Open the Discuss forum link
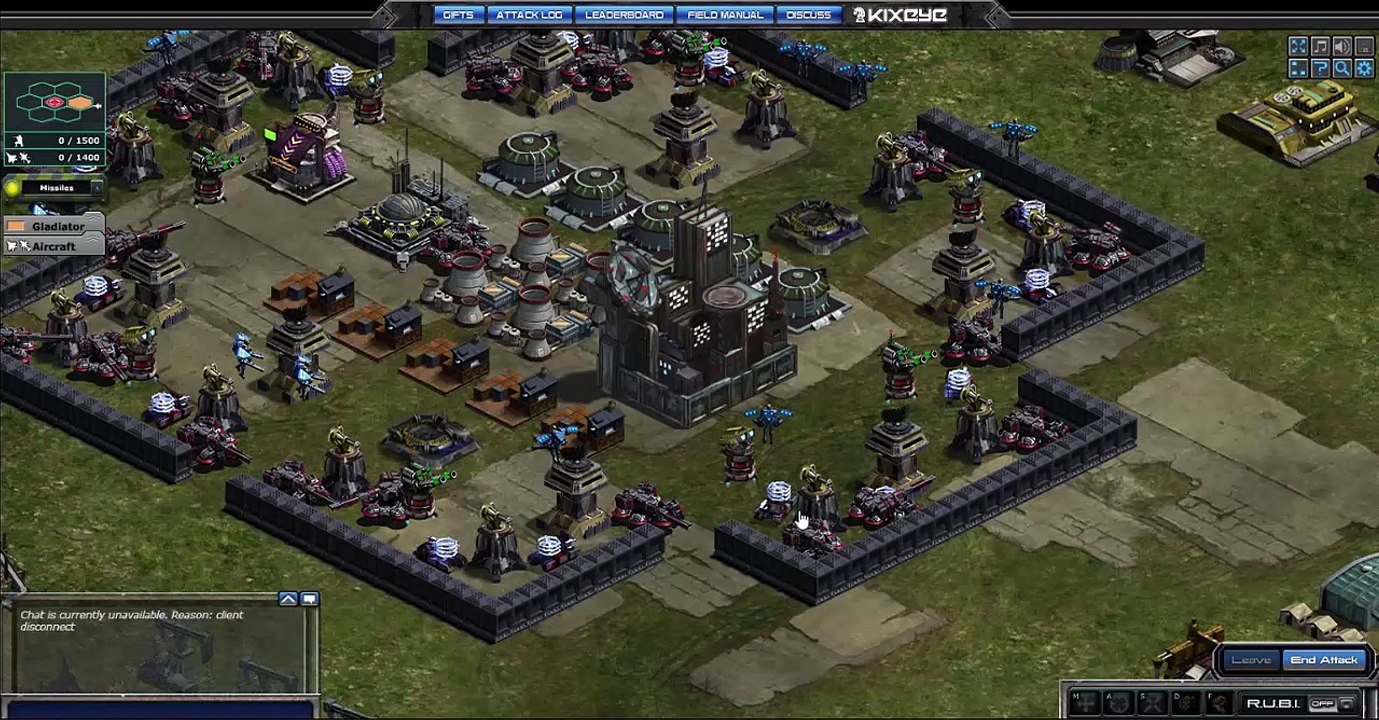1379x720 pixels. tap(808, 15)
